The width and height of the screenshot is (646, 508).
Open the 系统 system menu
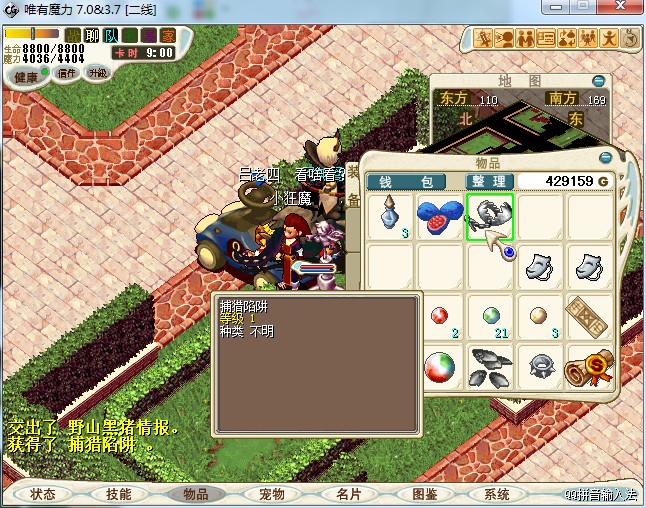click(x=496, y=494)
